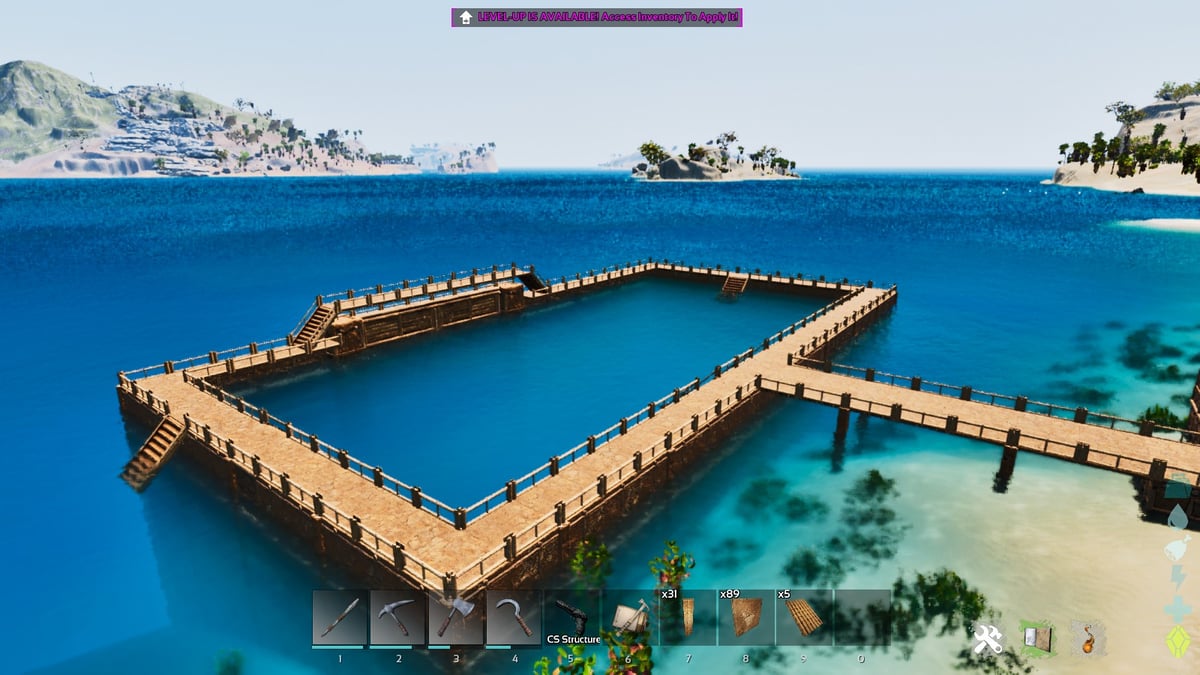Open the crossed hammer and wrench icon
Image resolution: width=1200 pixels, height=675 pixels.
point(988,639)
